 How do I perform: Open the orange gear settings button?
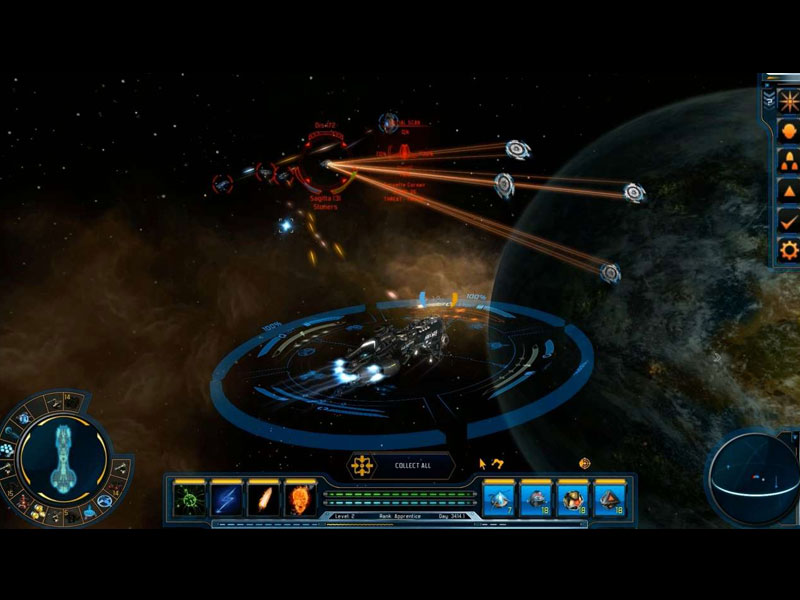coord(789,249)
